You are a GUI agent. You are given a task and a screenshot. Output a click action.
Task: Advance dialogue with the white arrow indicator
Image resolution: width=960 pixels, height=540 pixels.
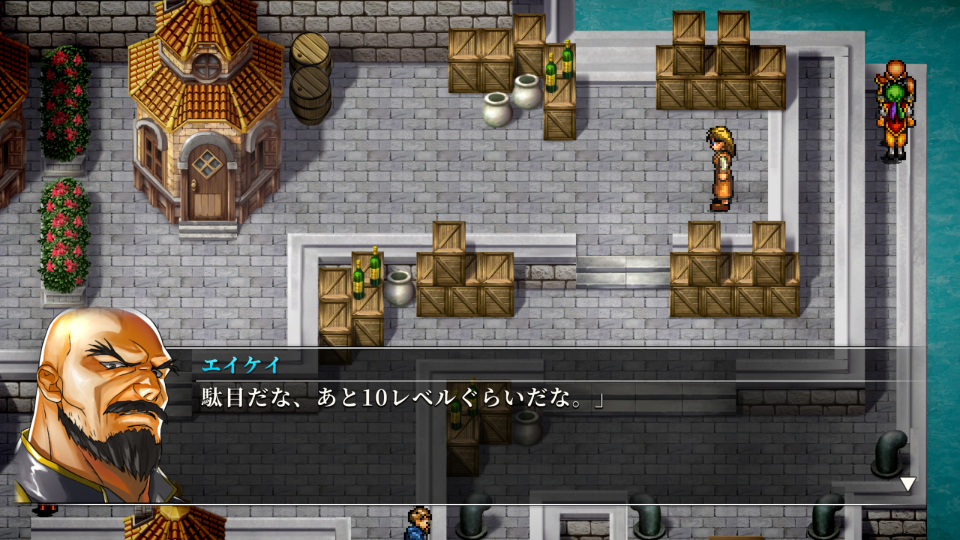(907, 484)
